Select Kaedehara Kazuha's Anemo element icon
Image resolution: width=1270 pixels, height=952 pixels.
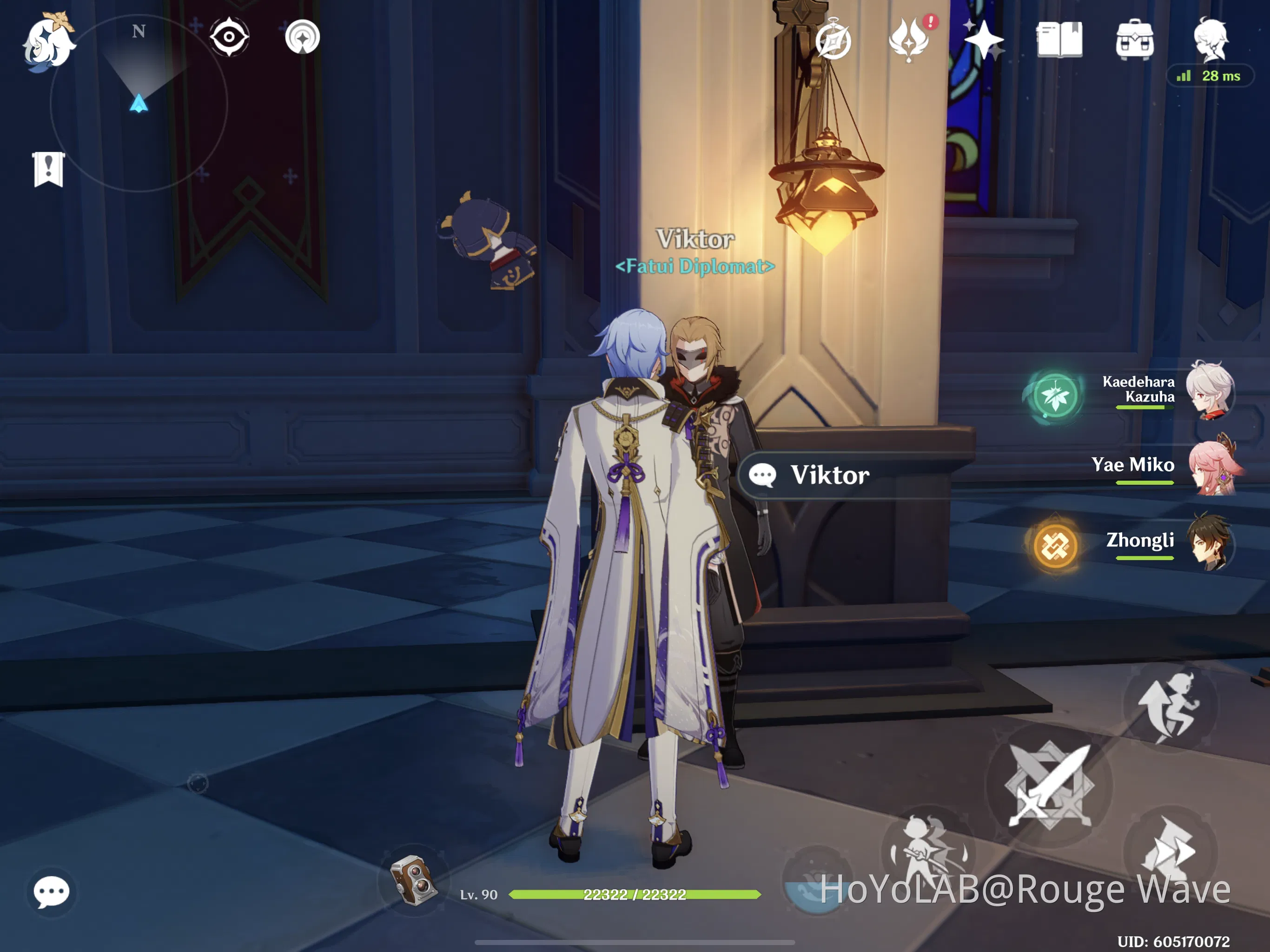[x=1055, y=396]
